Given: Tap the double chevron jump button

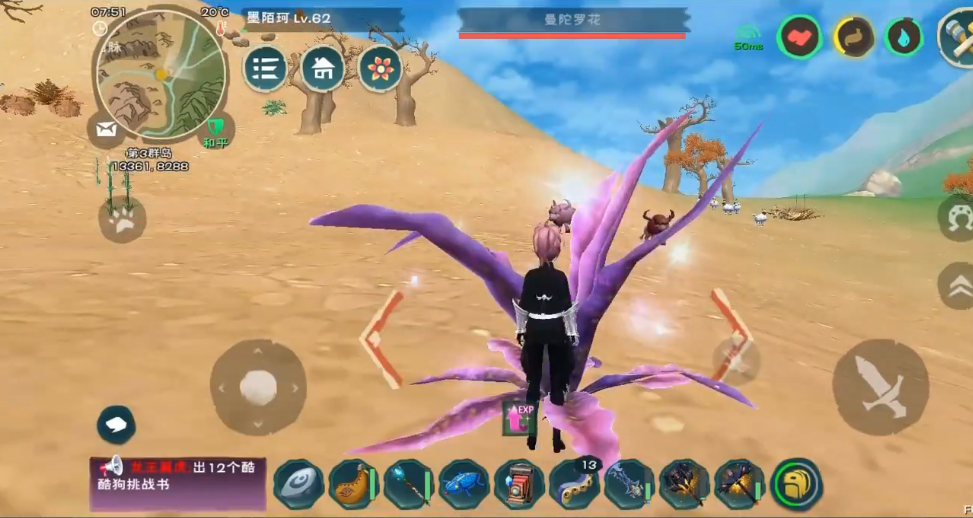Looking at the screenshot, I should pyautogui.click(x=957, y=286).
